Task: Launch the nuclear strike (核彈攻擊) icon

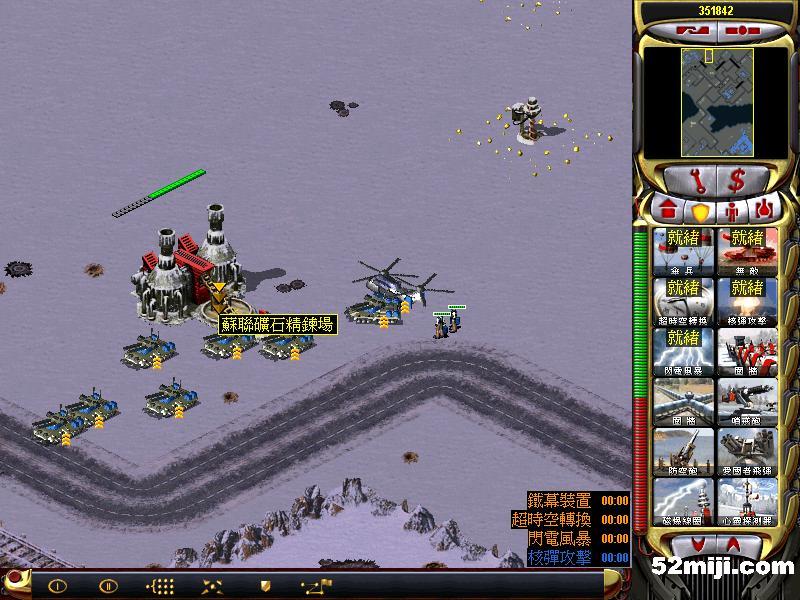Action: point(746,301)
